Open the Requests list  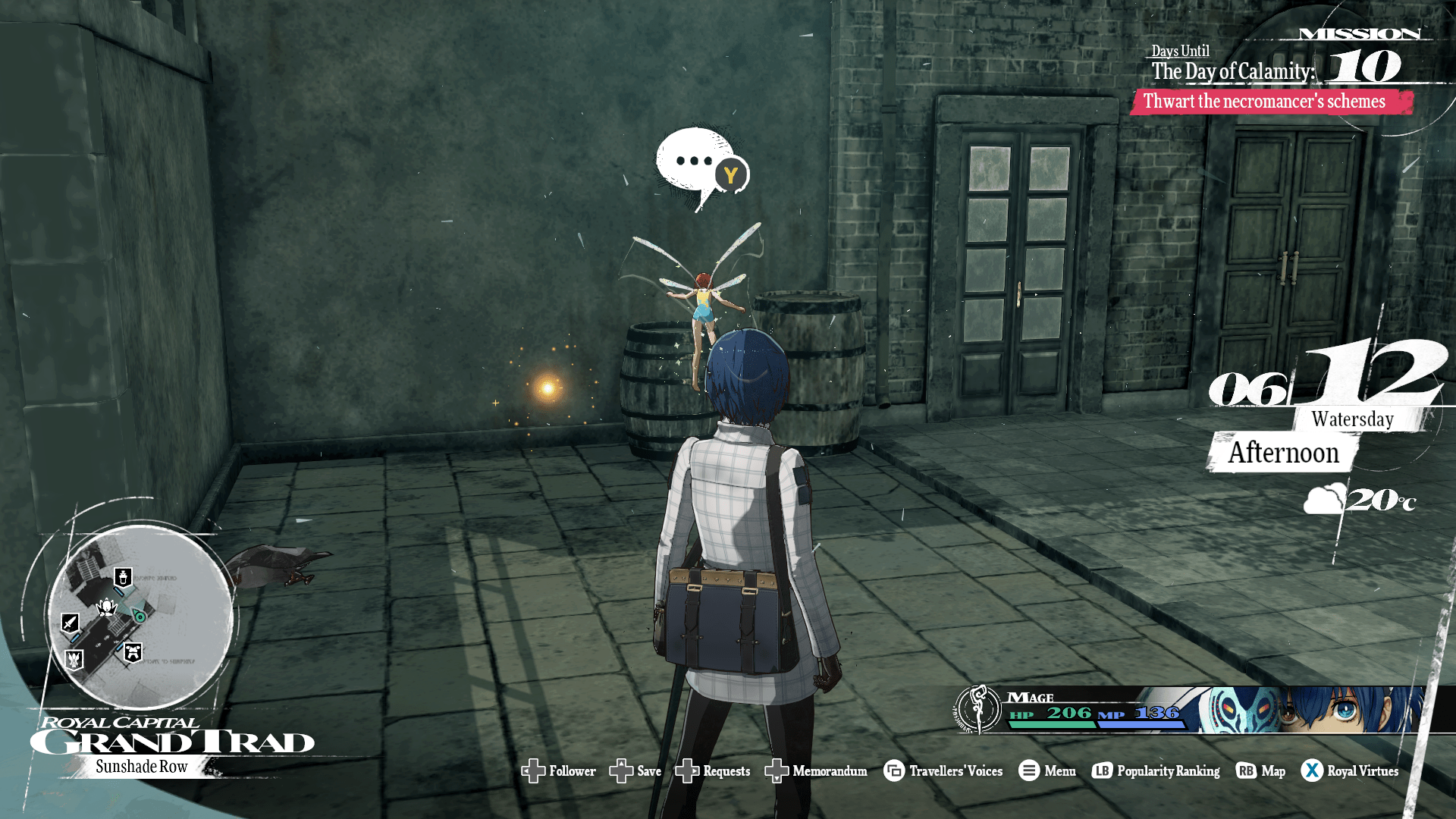click(713, 771)
